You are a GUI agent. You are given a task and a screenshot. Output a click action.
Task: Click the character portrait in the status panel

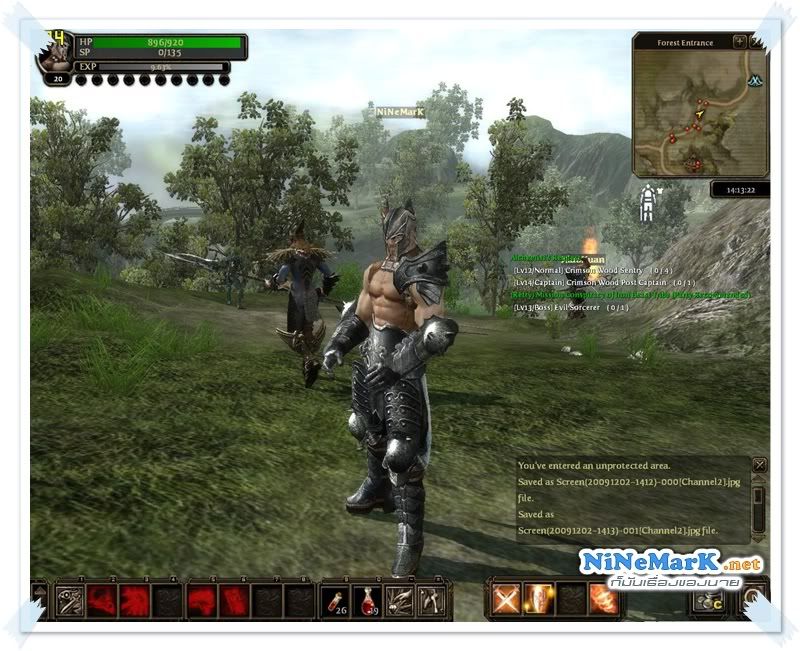coord(55,54)
